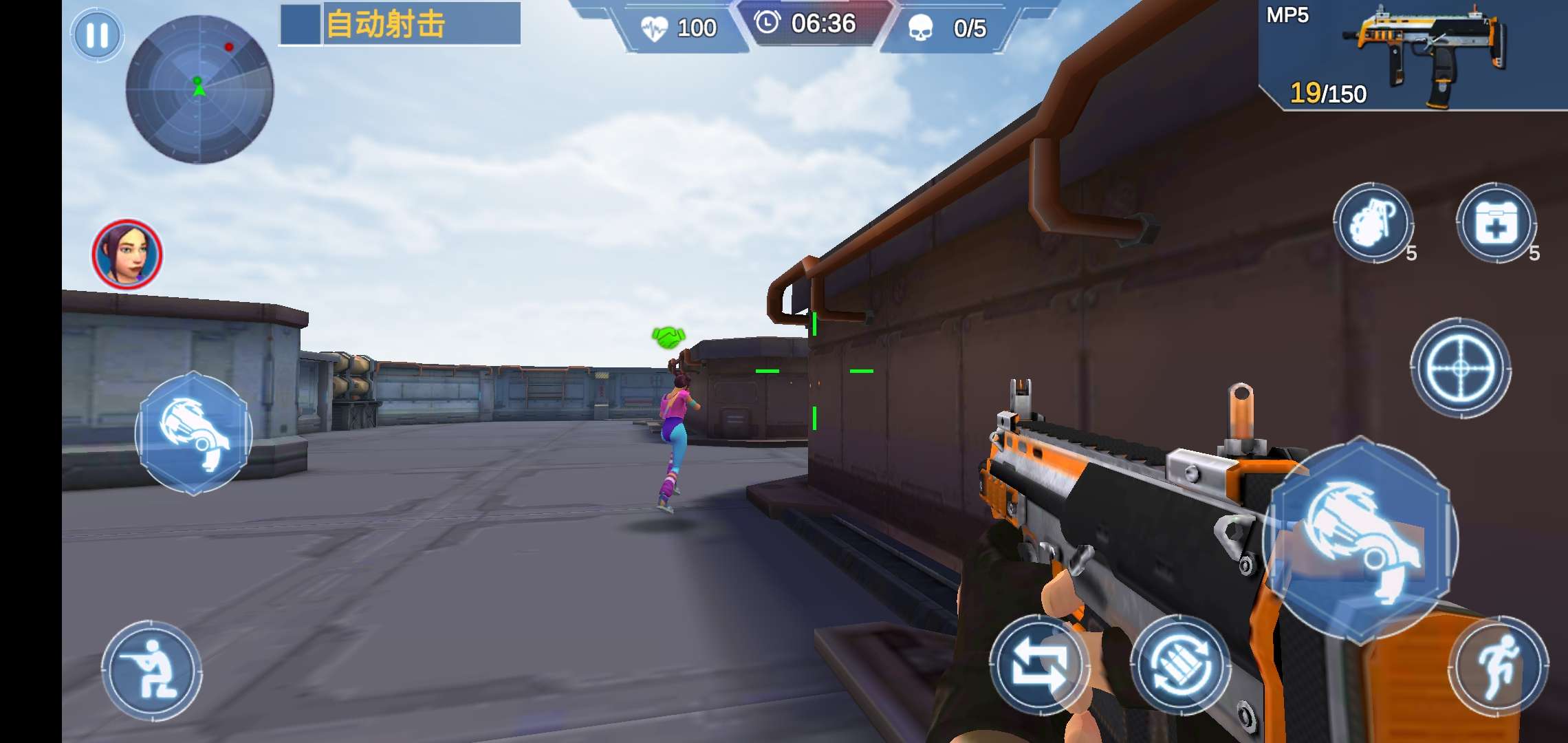Switch weapons with the swap arrows button
The width and height of the screenshot is (1568, 743).
(1039, 665)
